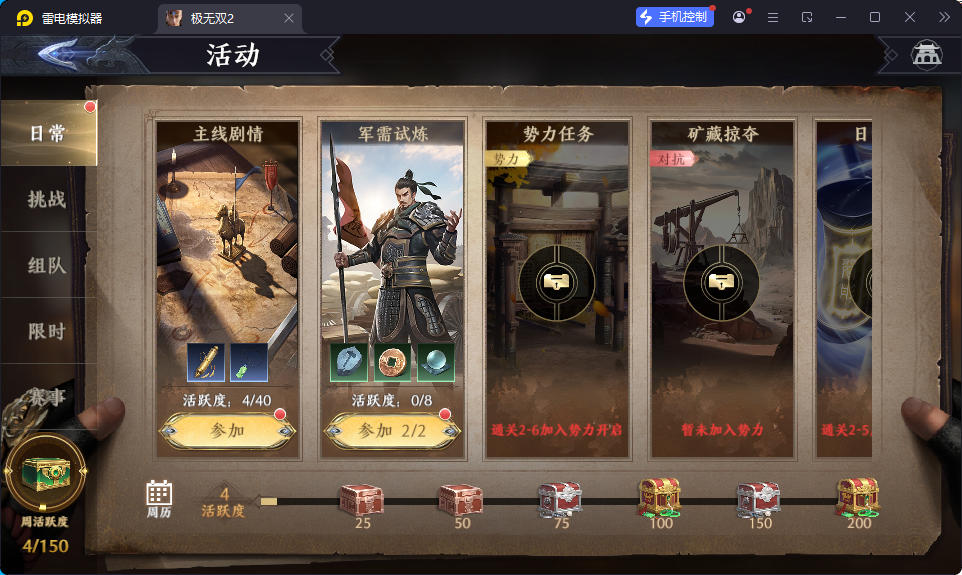This screenshot has width=962, height=575.
Task: Click the 手机控制 button in the title bar
Action: tap(675, 17)
